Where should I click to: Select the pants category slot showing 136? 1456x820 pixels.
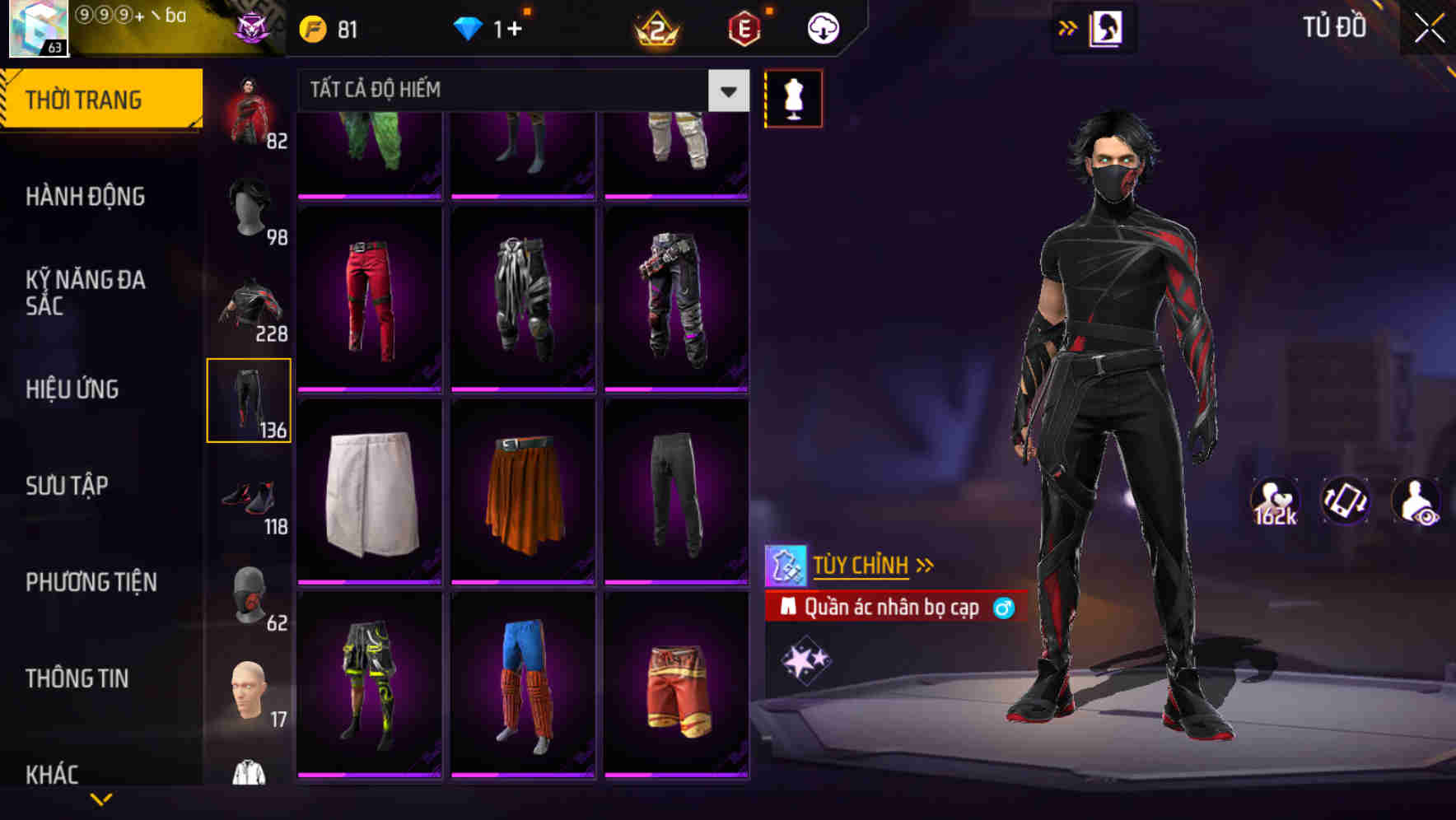tap(250, 399)
